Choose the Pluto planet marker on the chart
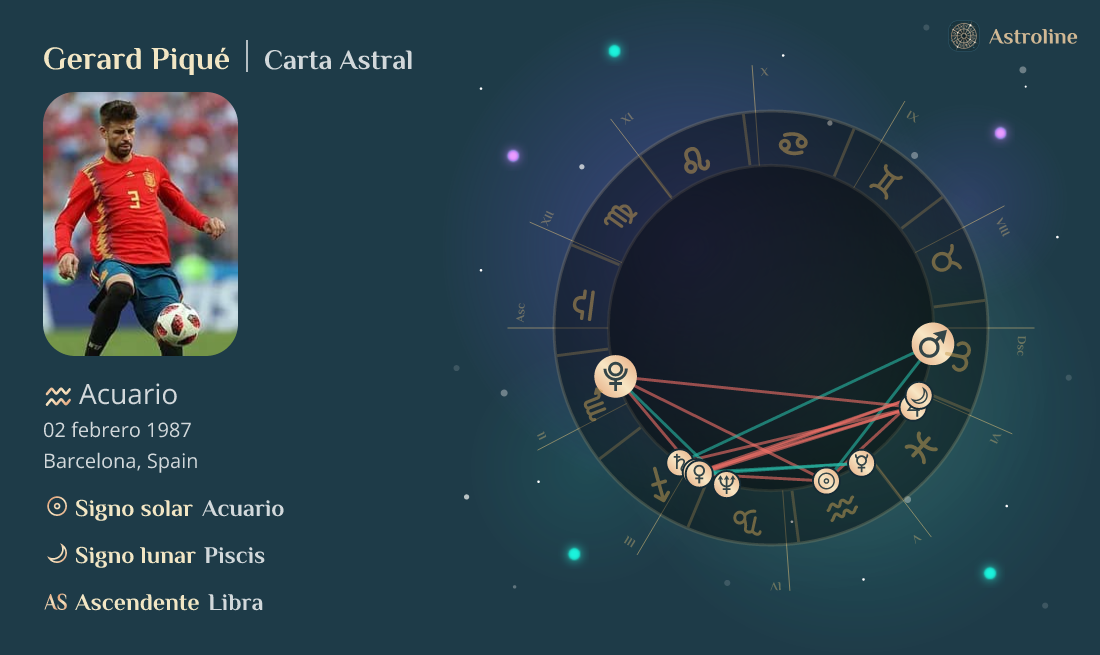Image resolution: width=1100 pixels, height=655 pixels. (x=615, y=377)
